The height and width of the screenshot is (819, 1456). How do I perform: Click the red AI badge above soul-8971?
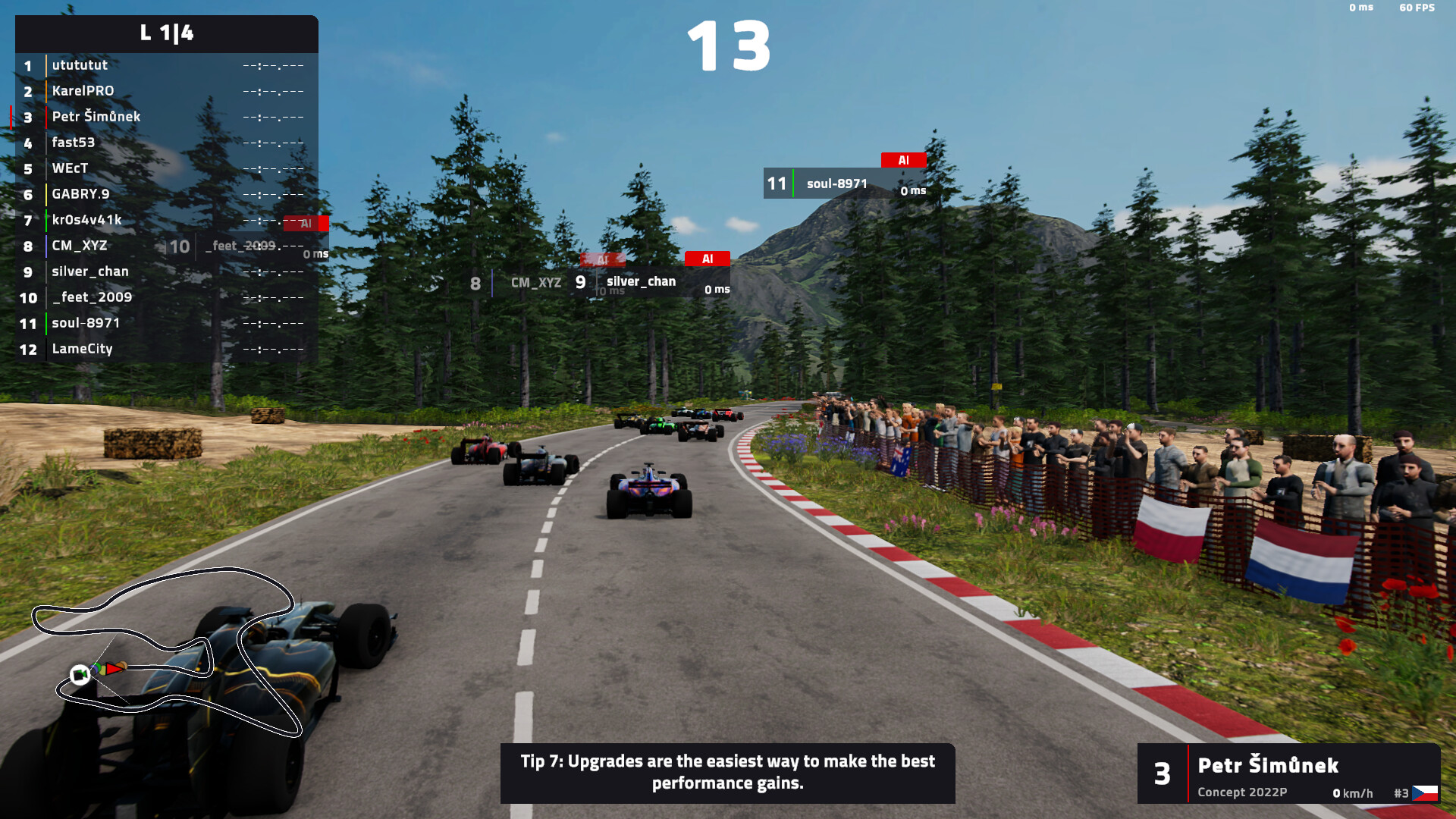click(902, 160)
